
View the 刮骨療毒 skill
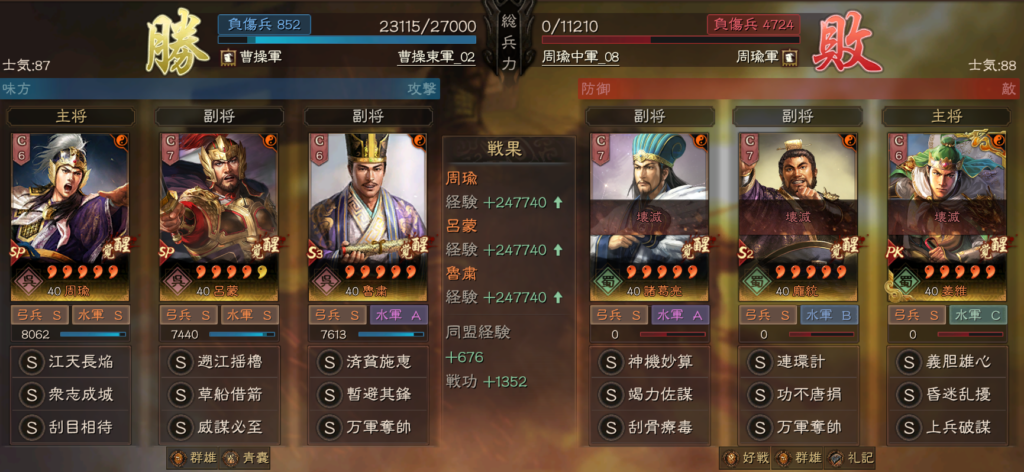tap(651, 427)
